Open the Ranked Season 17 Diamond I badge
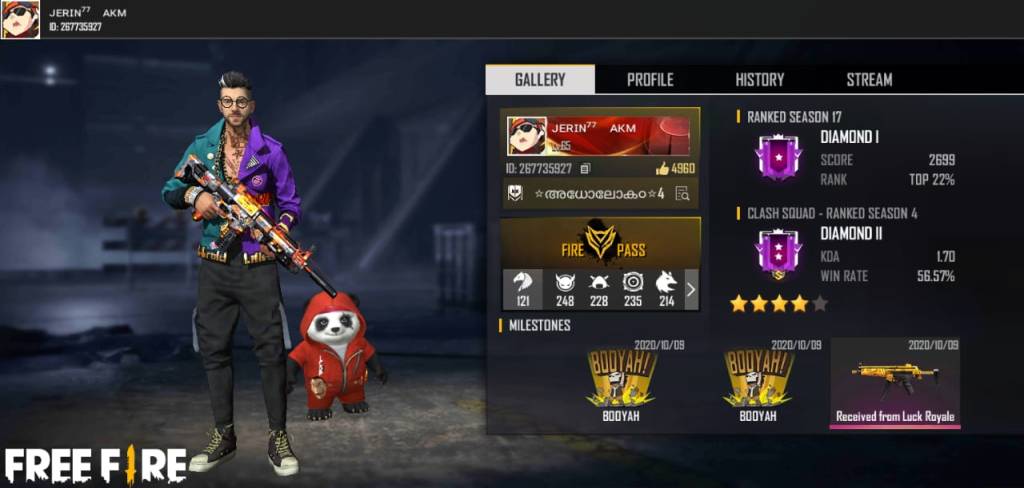 coord(778,158)
